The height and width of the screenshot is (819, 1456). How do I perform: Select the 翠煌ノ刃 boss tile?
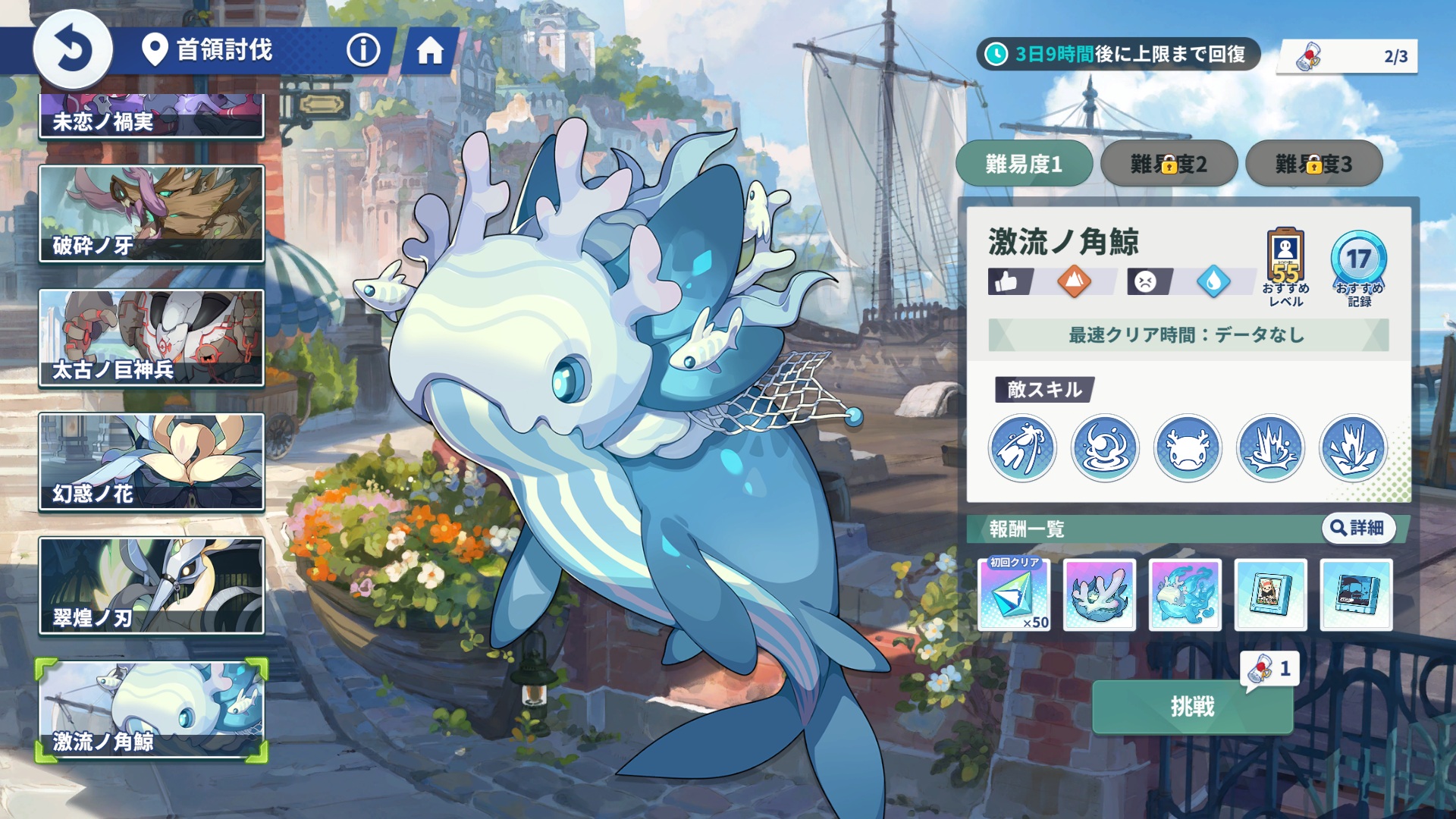click(152, 585)
